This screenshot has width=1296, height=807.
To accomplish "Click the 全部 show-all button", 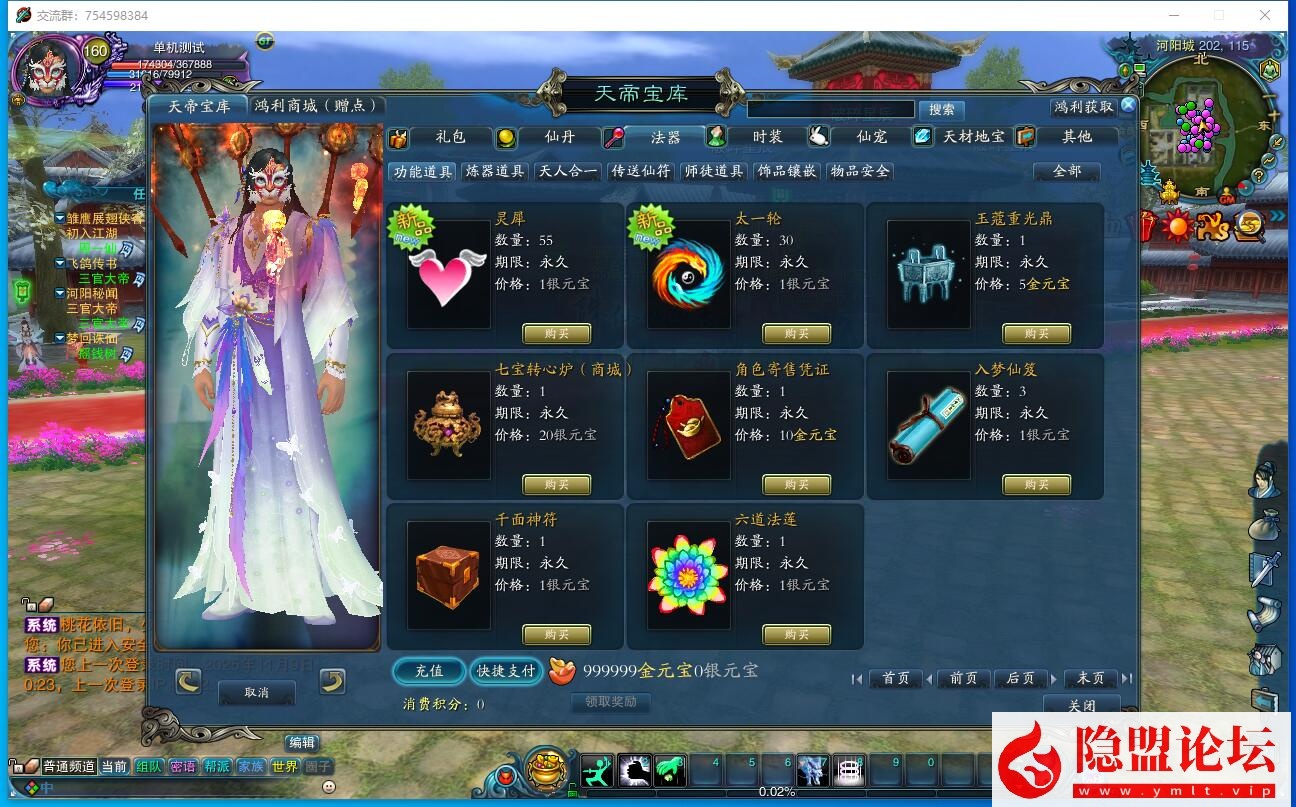I will (1066, 171).
